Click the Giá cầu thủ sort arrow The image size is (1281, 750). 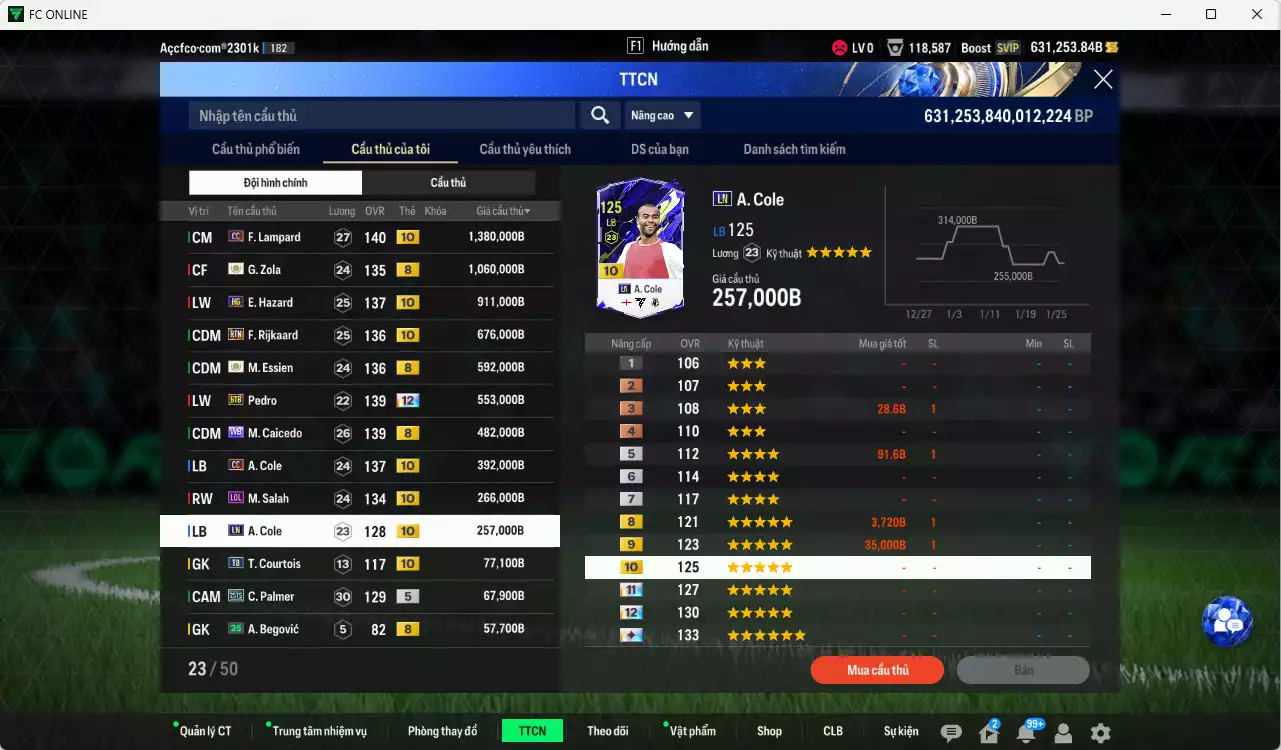[525, 210]
